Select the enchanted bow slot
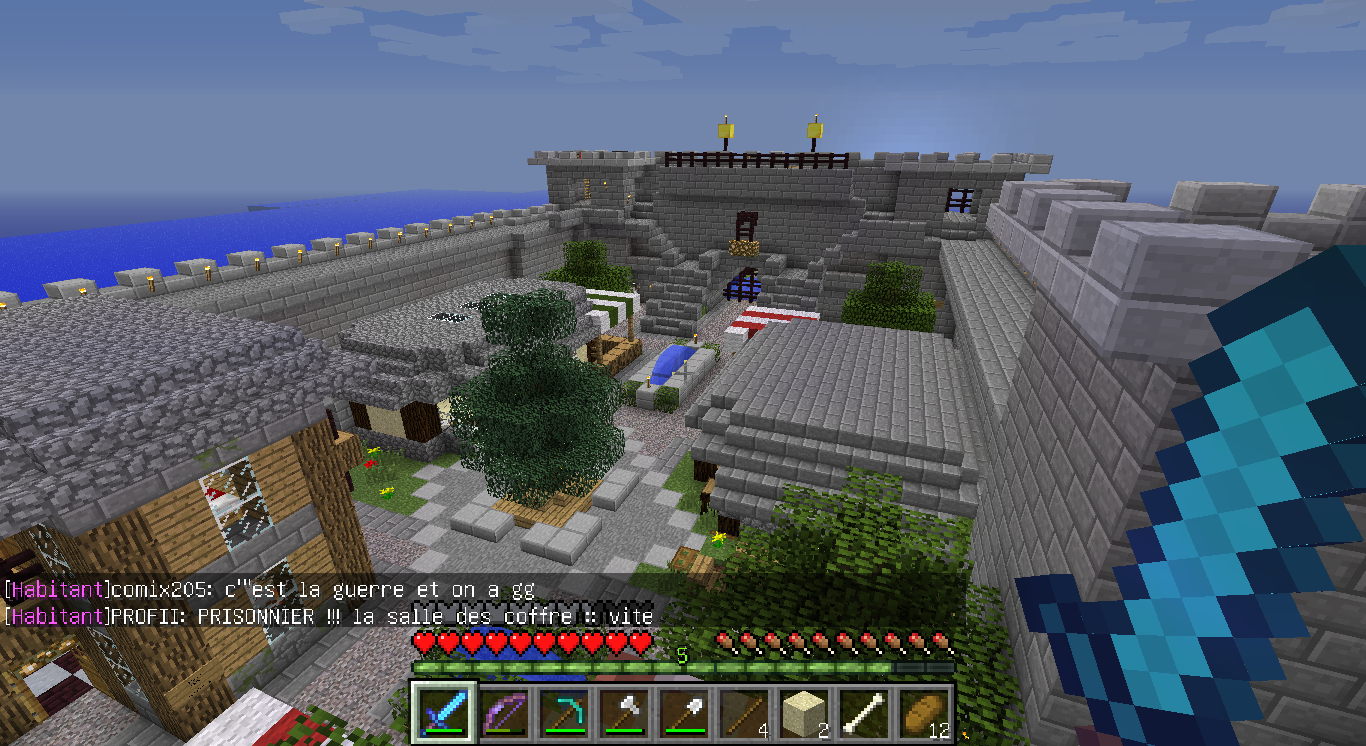Viewport: 1366px width, 746px height. pyautogui.click(x=503, y=714)
